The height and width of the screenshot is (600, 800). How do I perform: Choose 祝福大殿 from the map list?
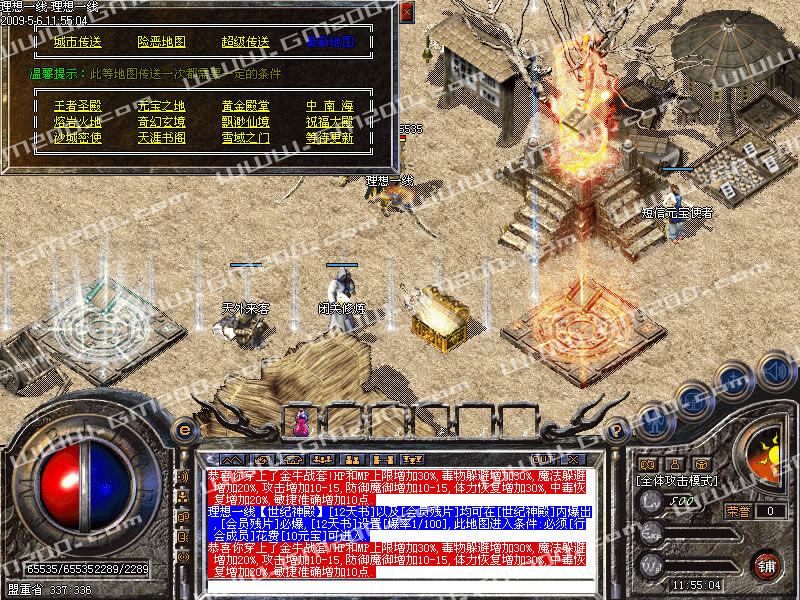[x=329, y=121]
